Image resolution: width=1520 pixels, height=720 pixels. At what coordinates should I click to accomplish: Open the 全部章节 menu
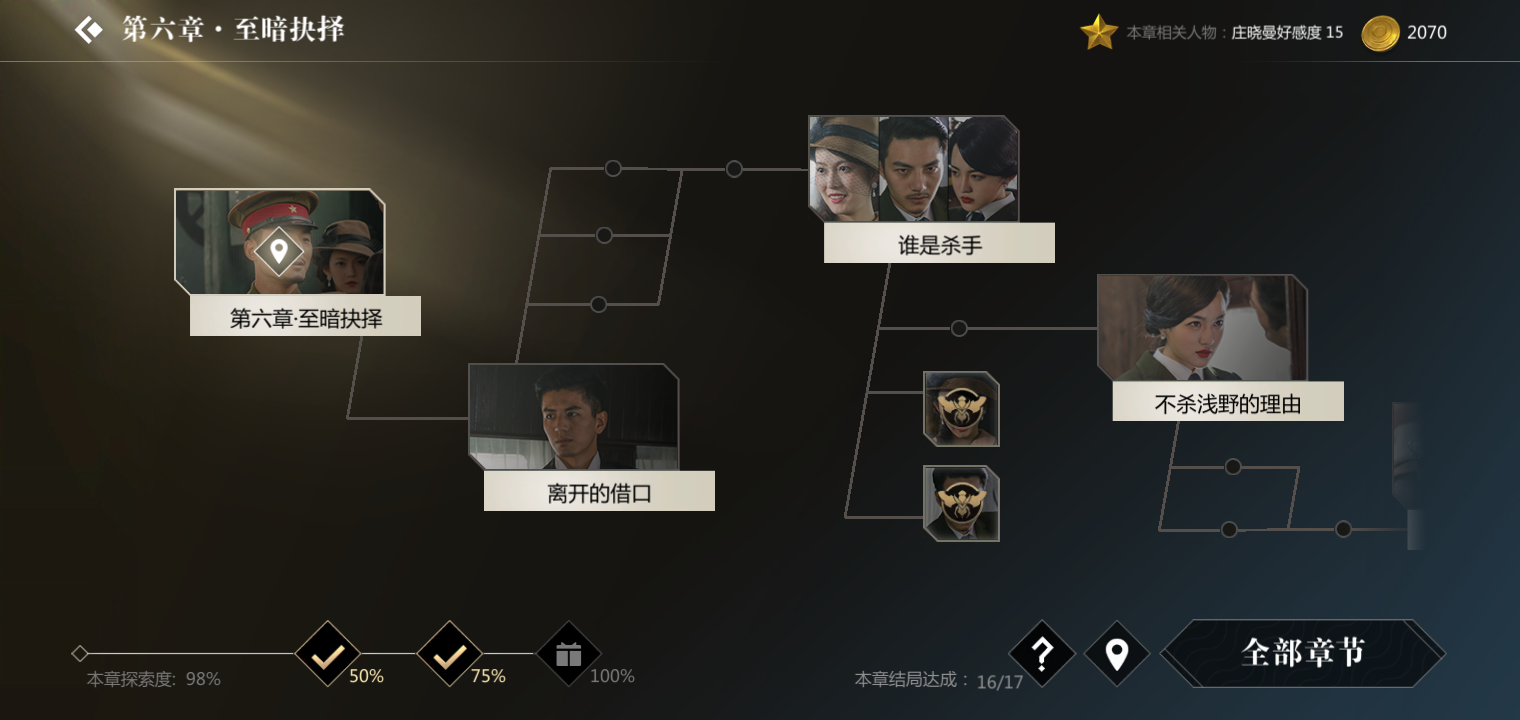click(1304, 651)
